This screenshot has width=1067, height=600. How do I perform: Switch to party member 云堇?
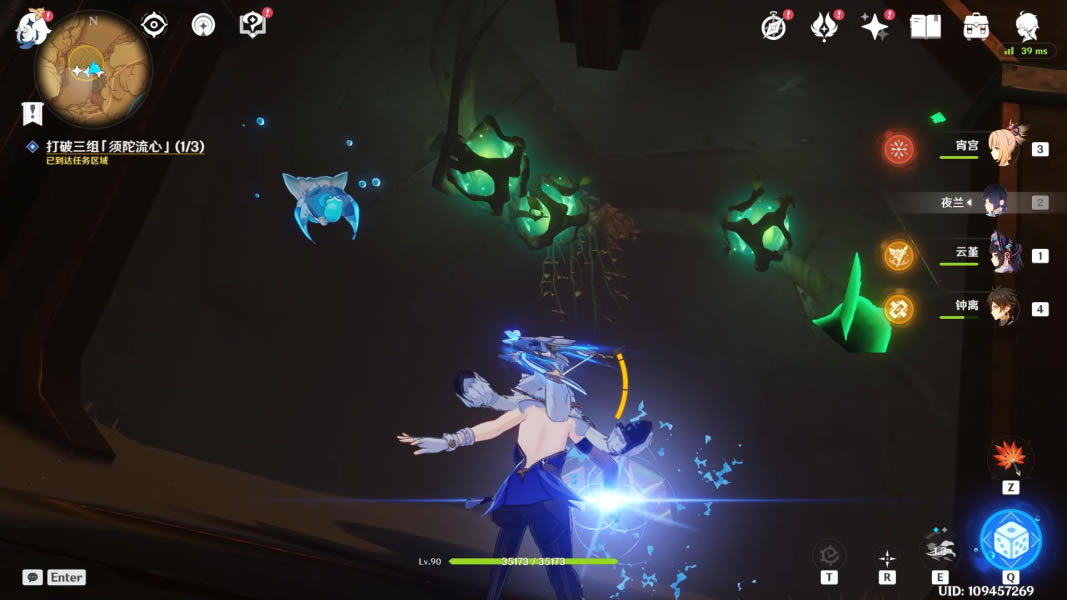pyautogui.click(x=1003, y=254)
